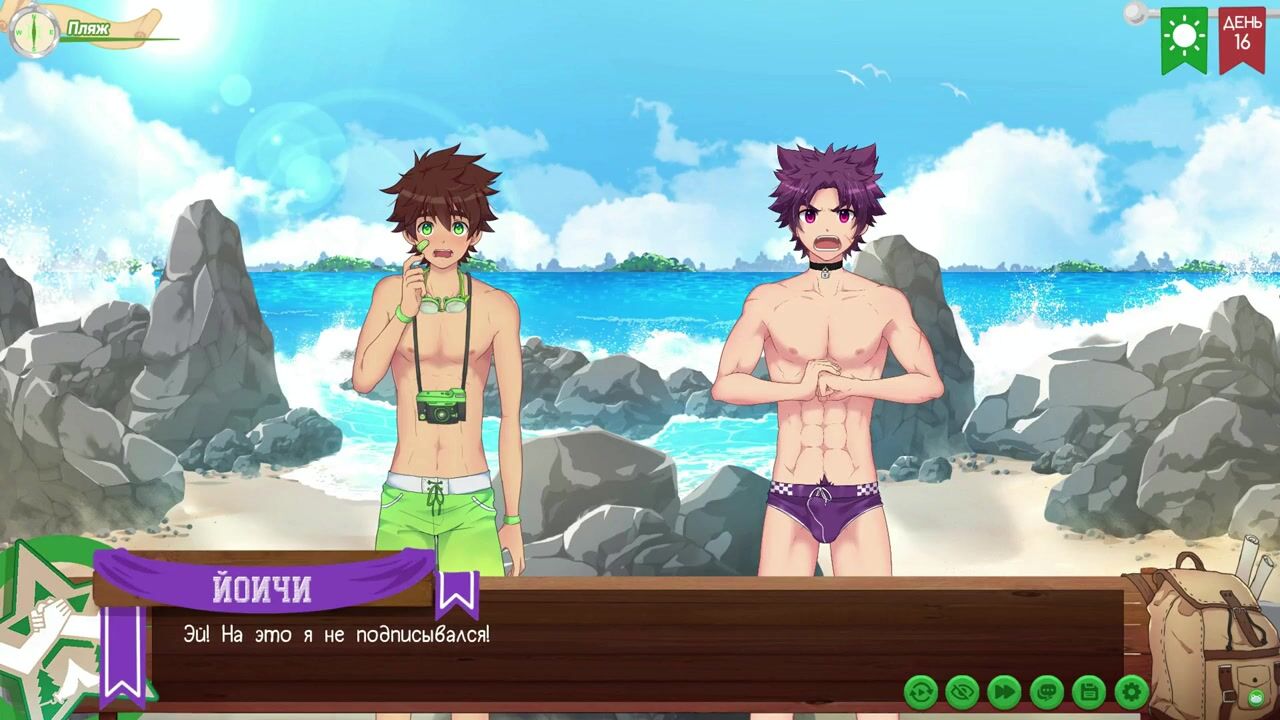Open the dialogue history log

(1046, 691)
